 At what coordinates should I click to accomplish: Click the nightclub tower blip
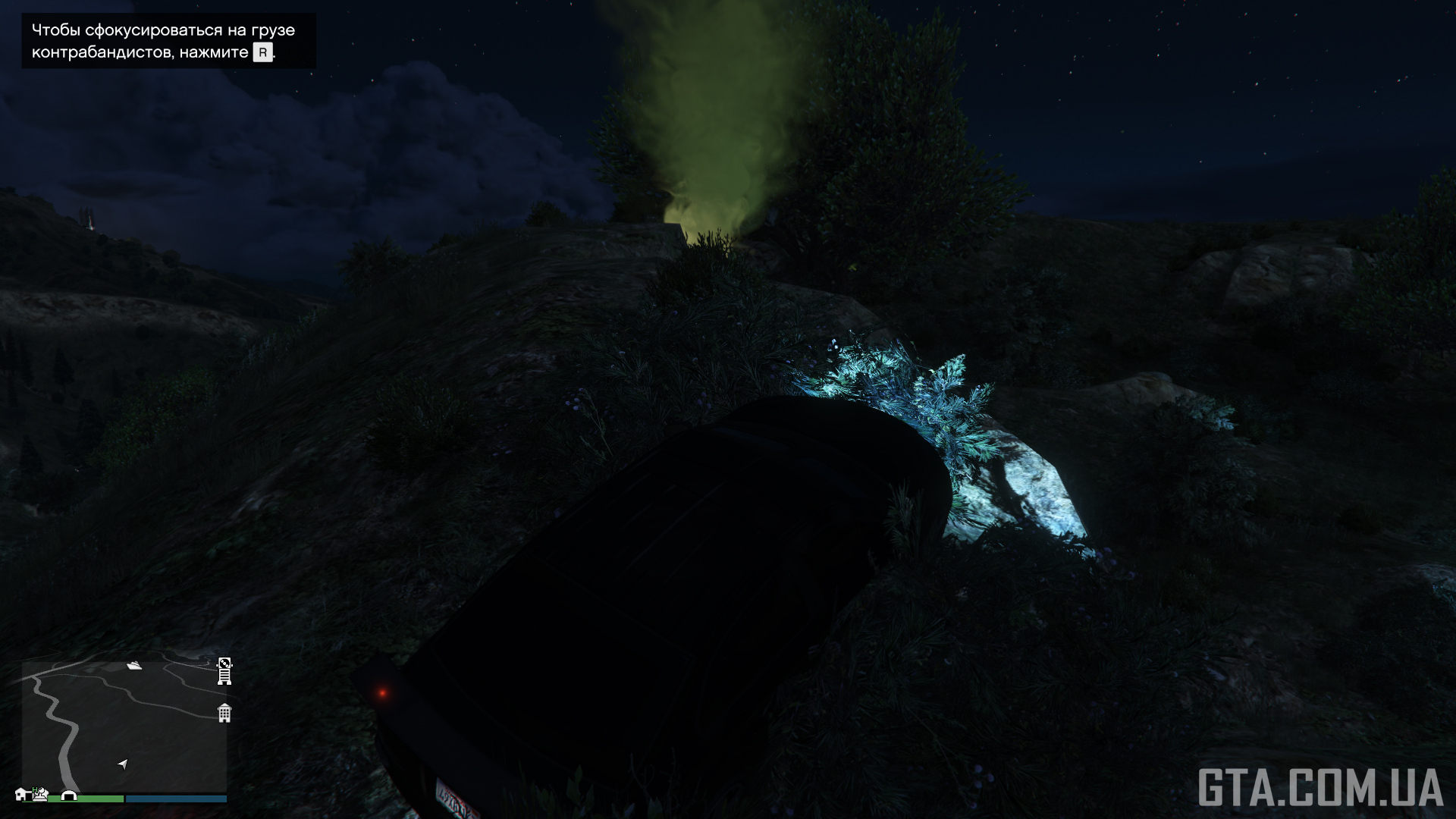224,671
